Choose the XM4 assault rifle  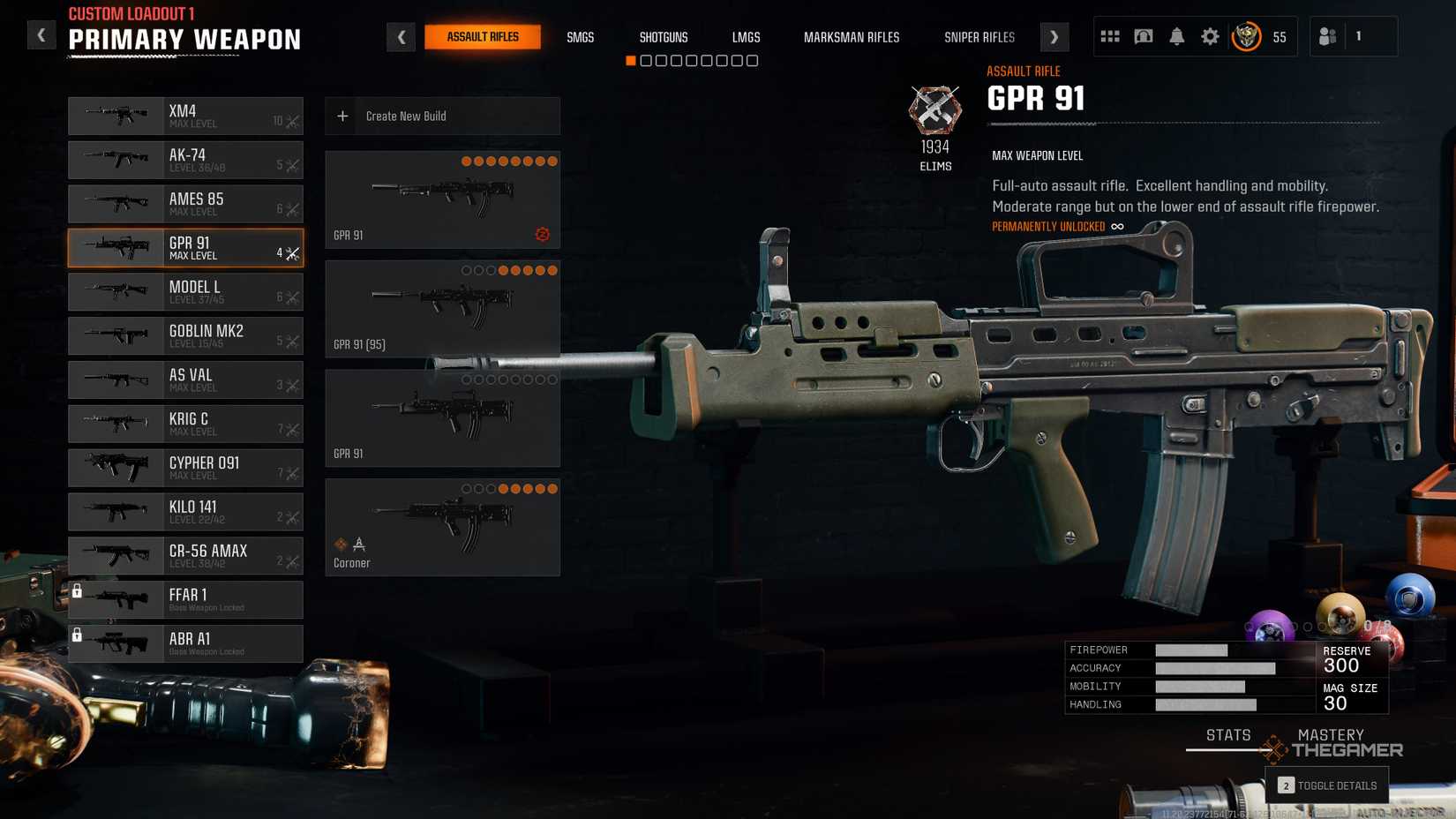coord(185,116)
